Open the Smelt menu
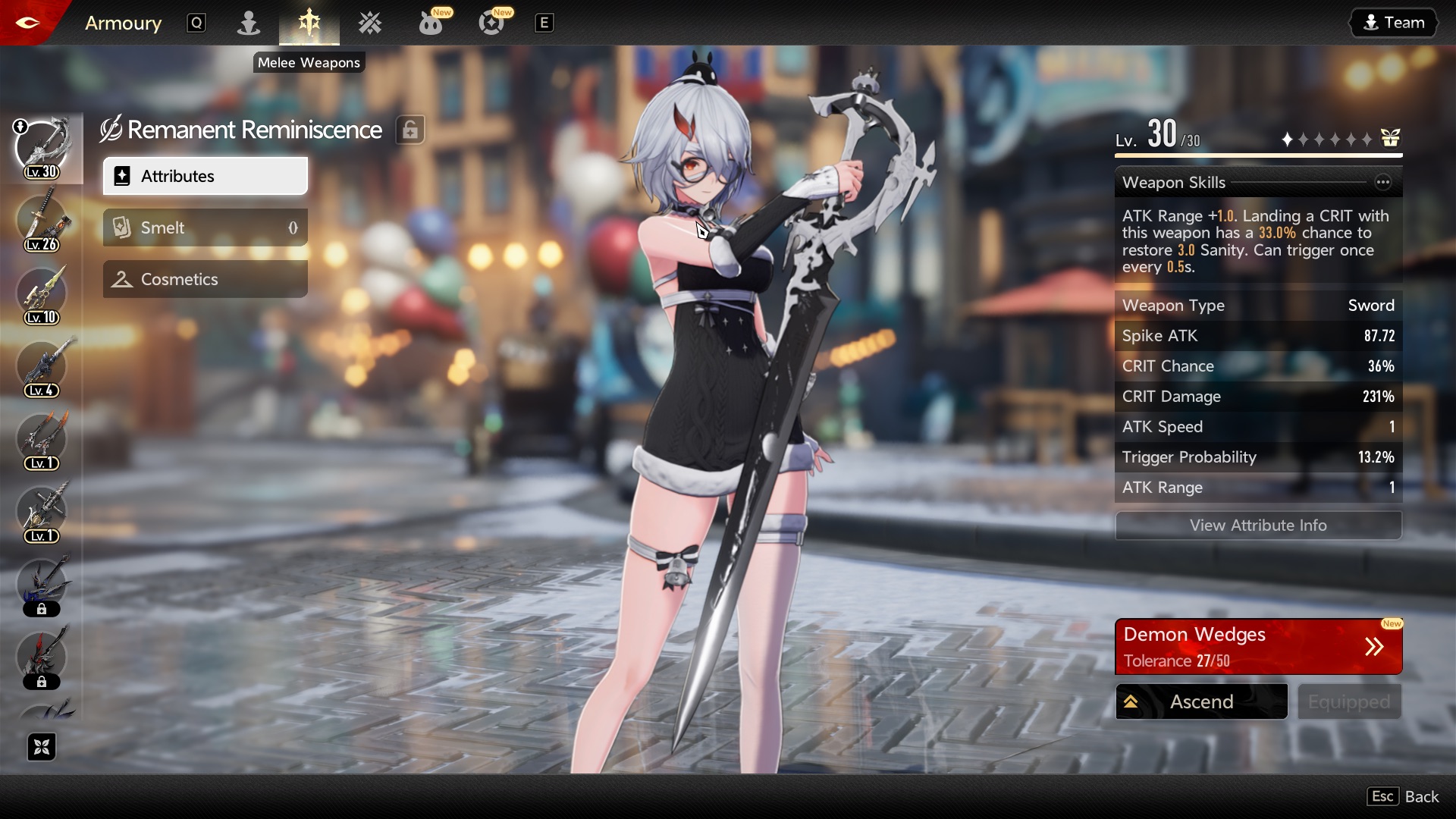The width and height of the screenshot is (1456, 819). click(x=205, y=227)
